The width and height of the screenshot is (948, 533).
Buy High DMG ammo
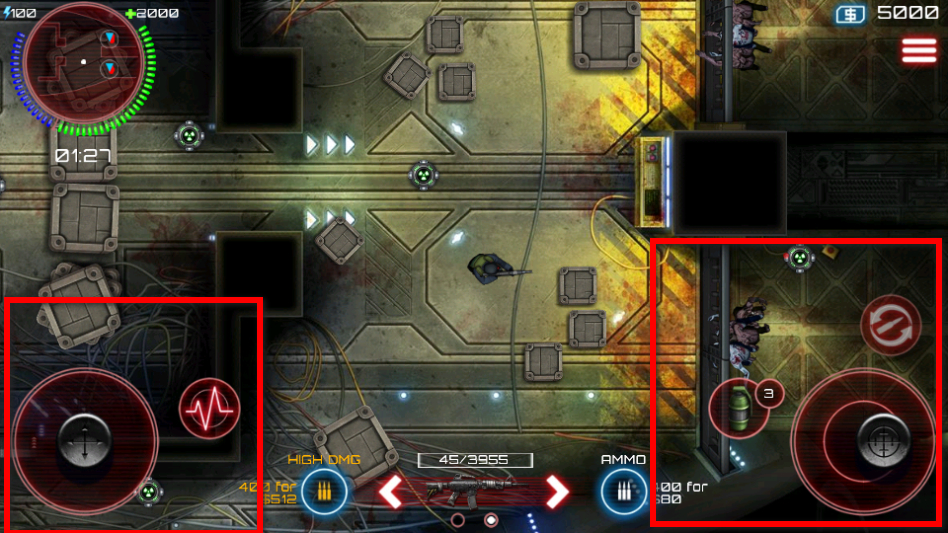(x=324, y=491)
